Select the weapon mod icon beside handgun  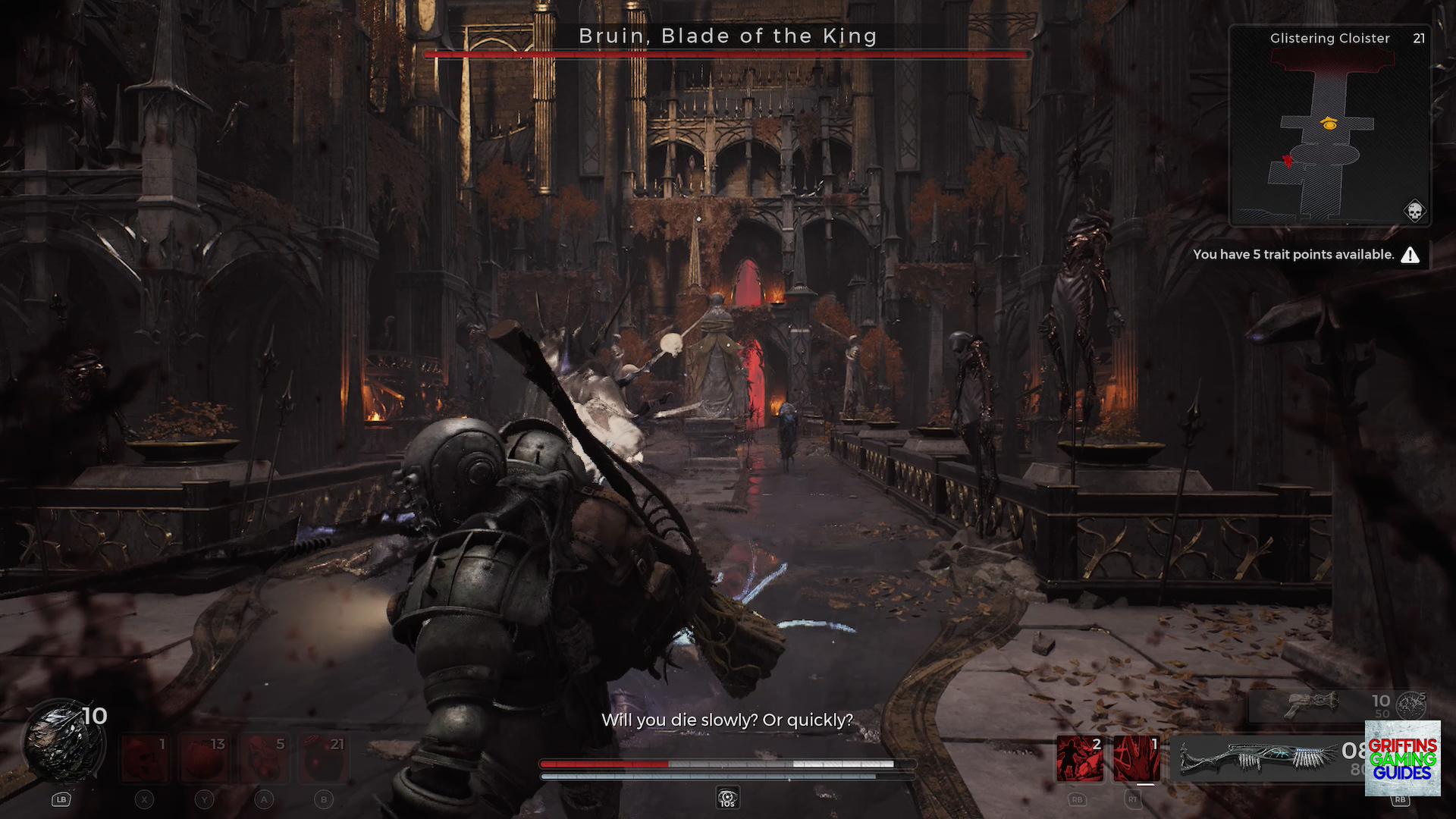[x=1411, y=705]
